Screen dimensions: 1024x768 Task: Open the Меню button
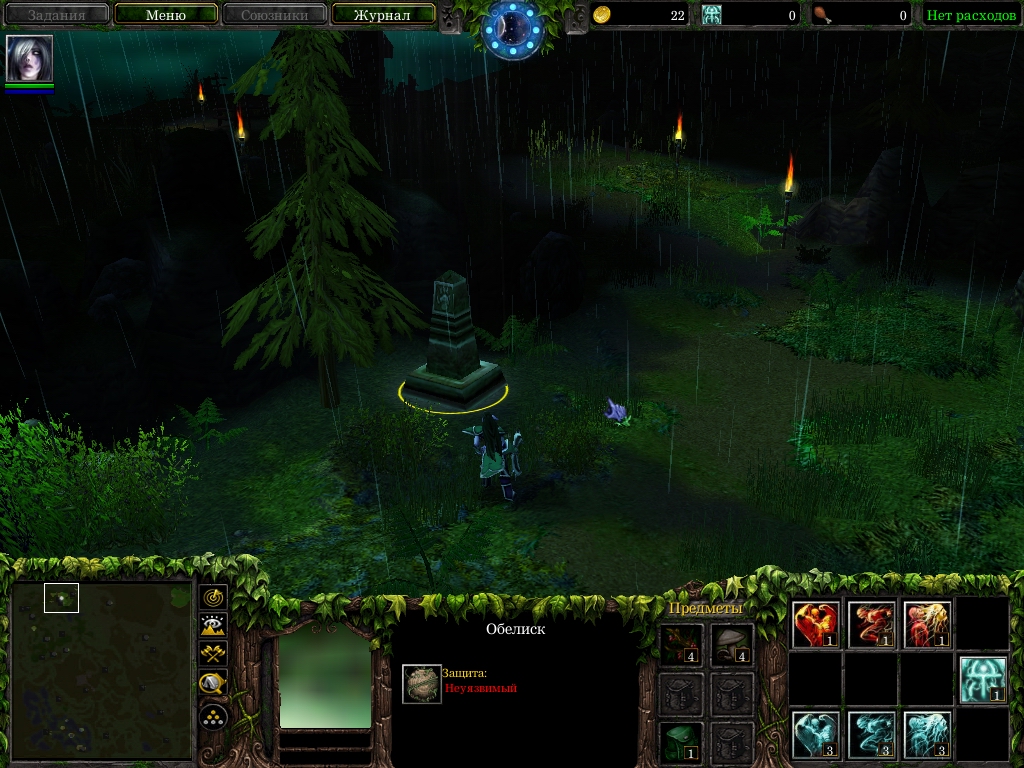coord(166,15)
